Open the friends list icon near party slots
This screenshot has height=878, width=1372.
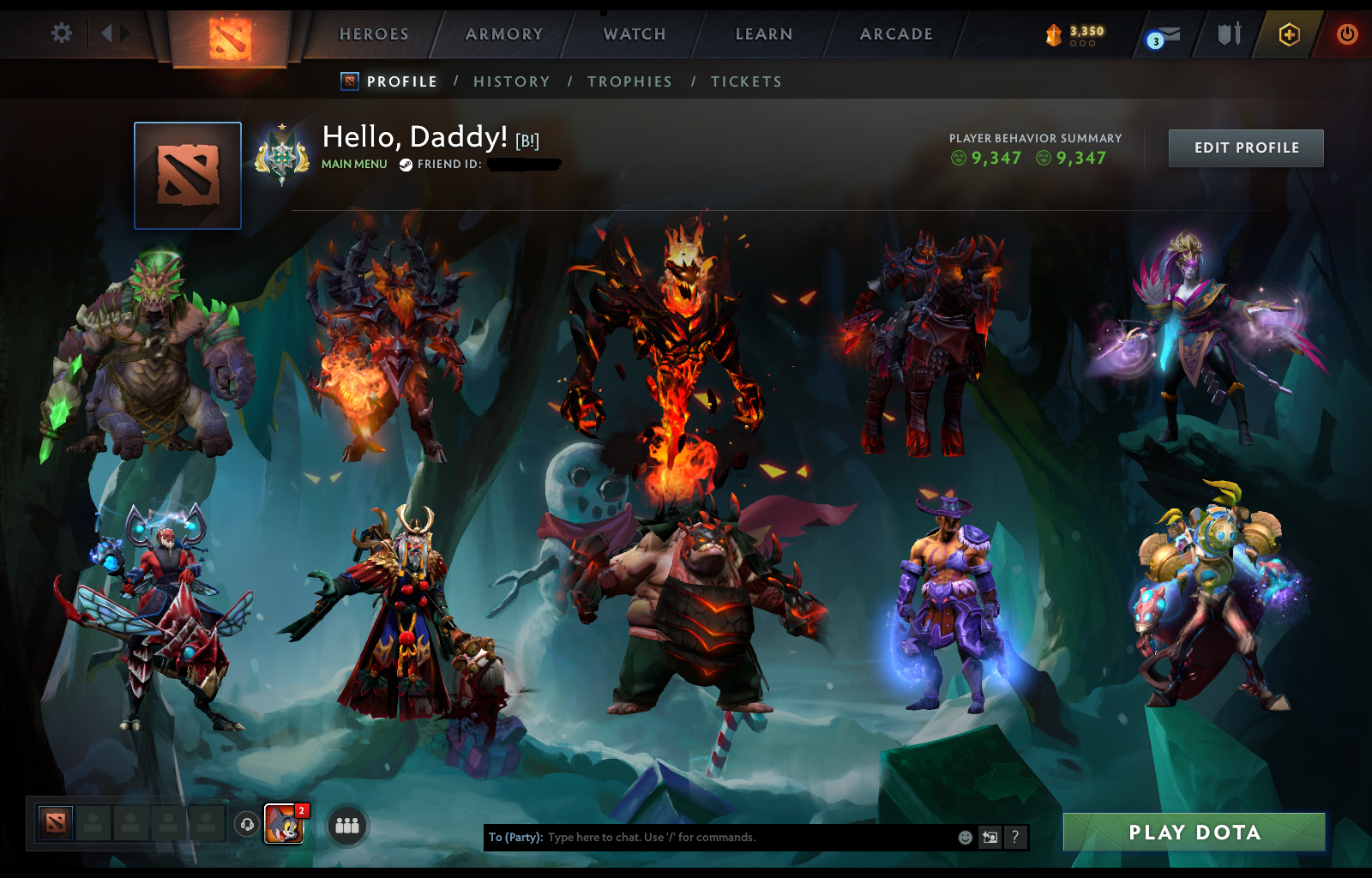click(346, 827)
